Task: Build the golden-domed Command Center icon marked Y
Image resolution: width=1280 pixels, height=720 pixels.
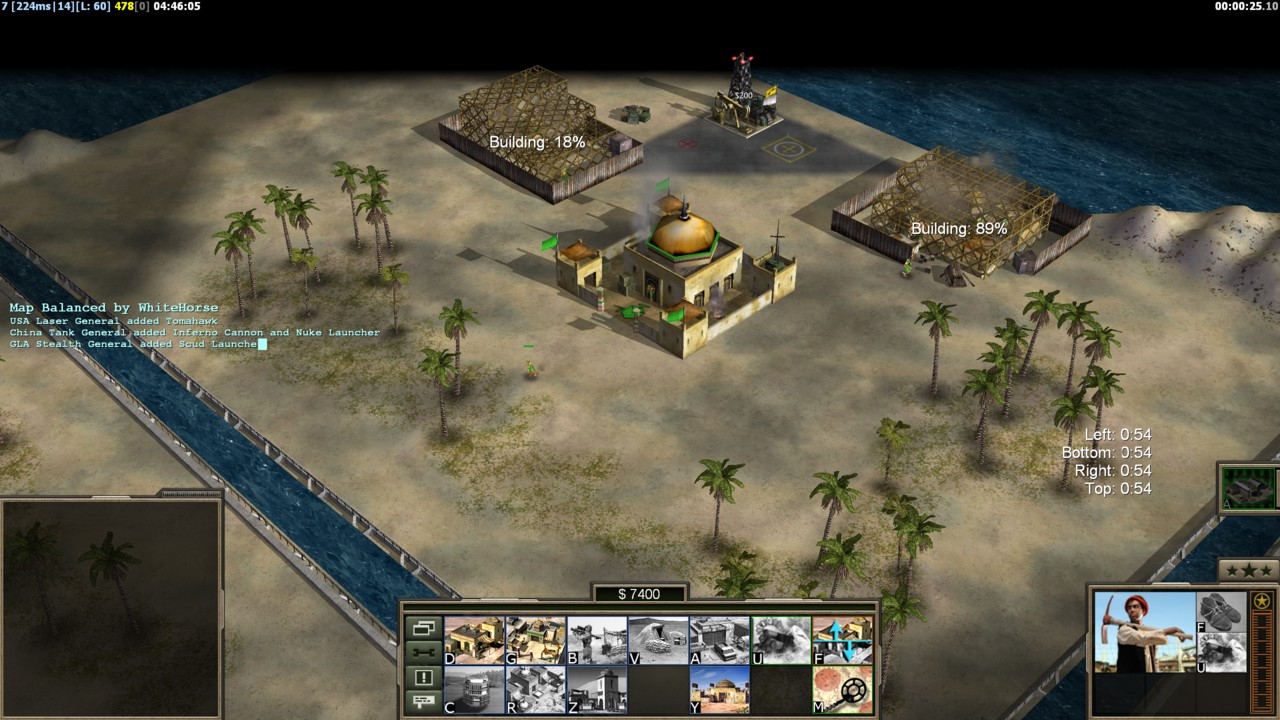Action: (720, 690)
